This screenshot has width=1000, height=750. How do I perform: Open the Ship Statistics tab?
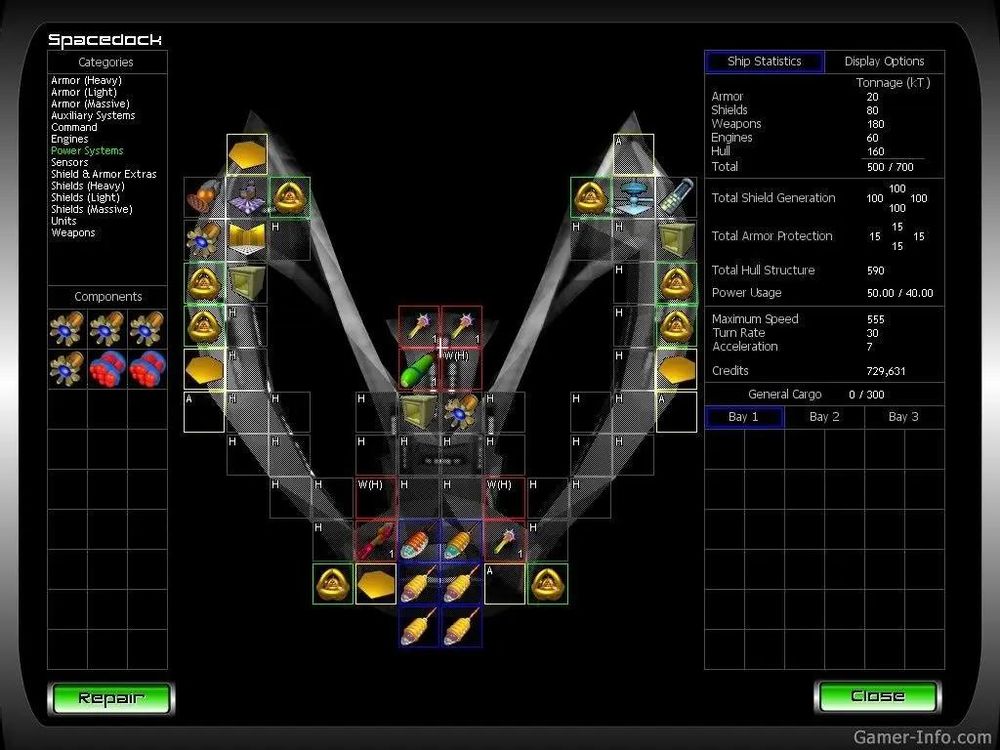pos(764,62)
